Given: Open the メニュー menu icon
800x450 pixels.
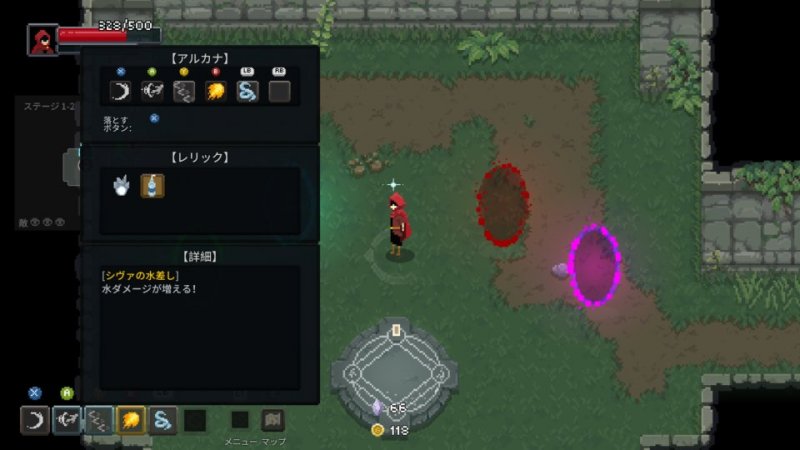Looking at the screenshot, I should [240, 420].
